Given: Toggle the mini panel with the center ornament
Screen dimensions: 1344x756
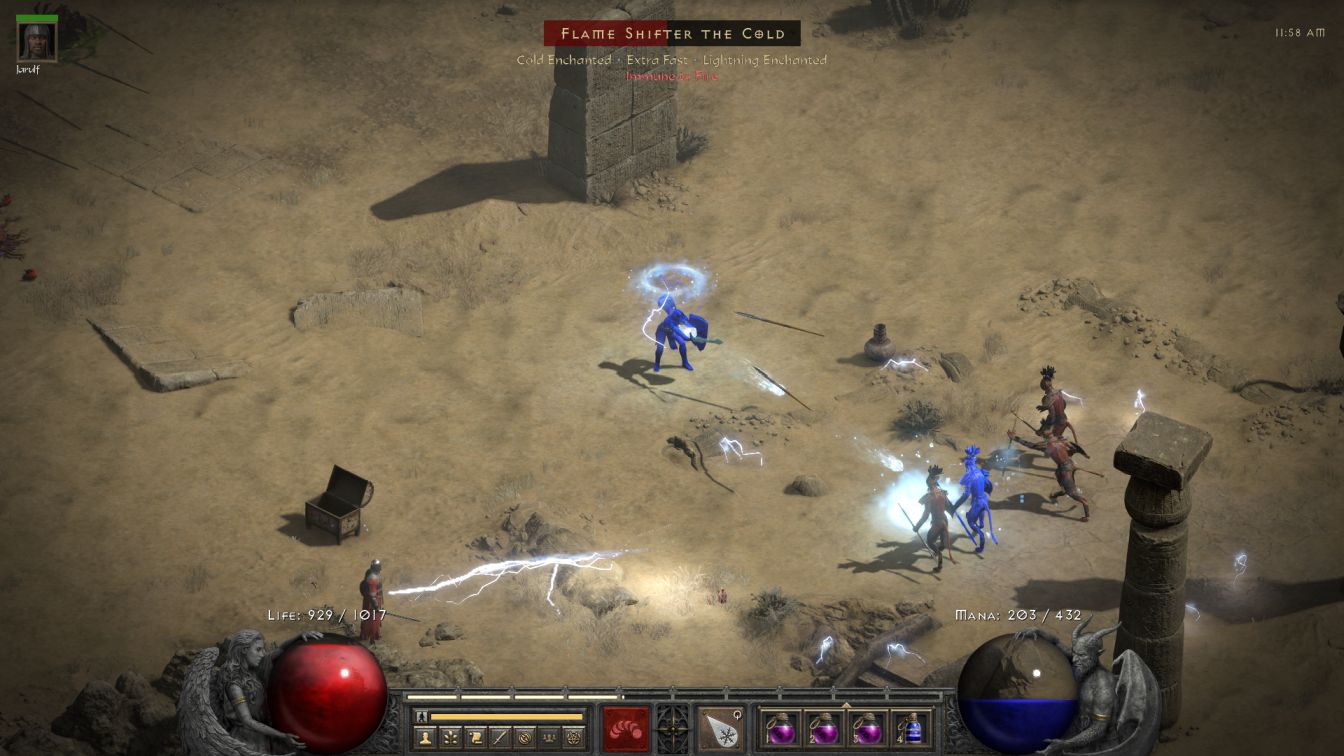Looking at the screenshot, I should [672, 728].
